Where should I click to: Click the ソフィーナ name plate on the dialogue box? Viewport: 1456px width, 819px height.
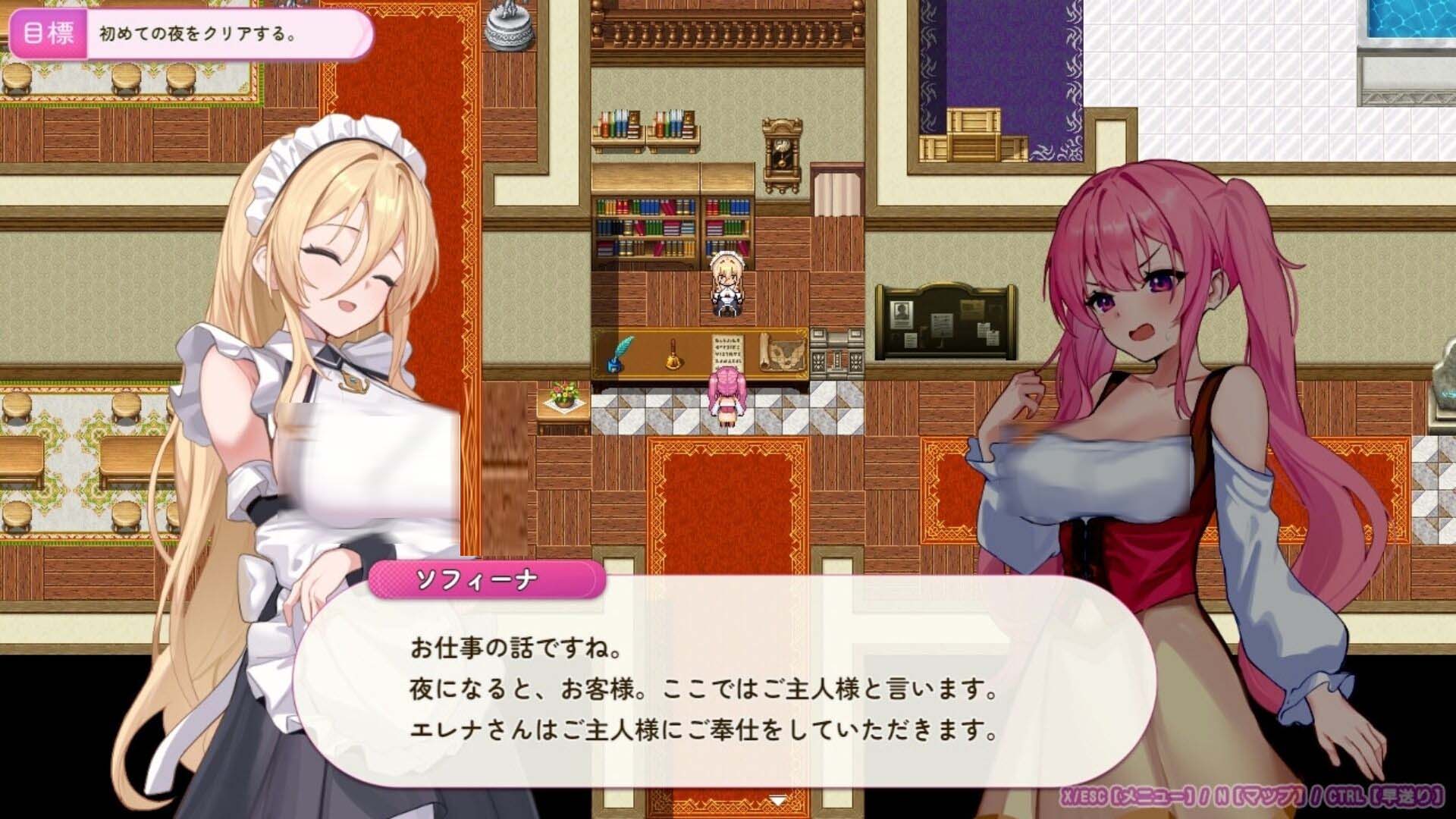pos(484,579)
